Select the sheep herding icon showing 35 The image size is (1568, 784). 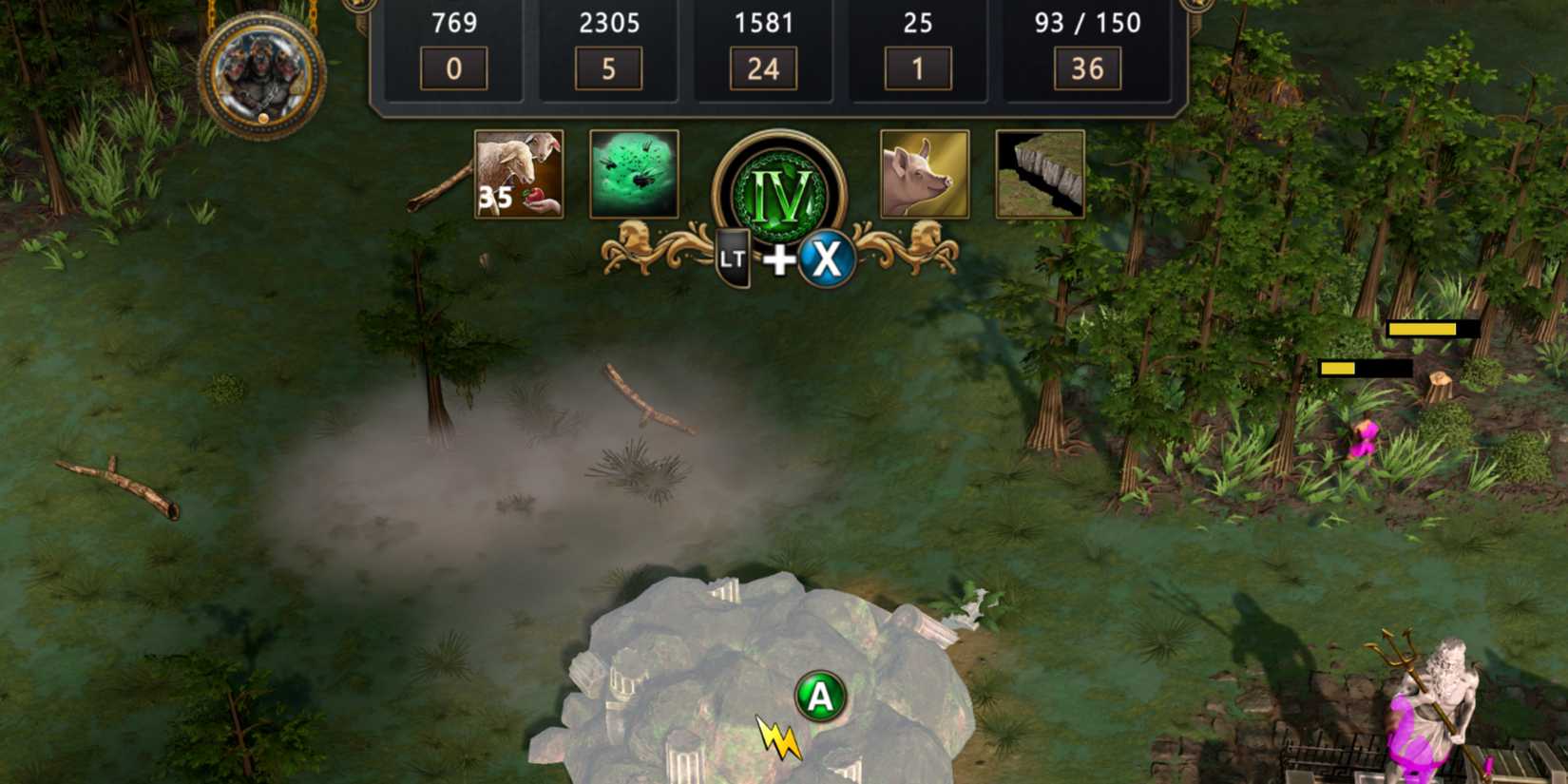pos(517,174)
